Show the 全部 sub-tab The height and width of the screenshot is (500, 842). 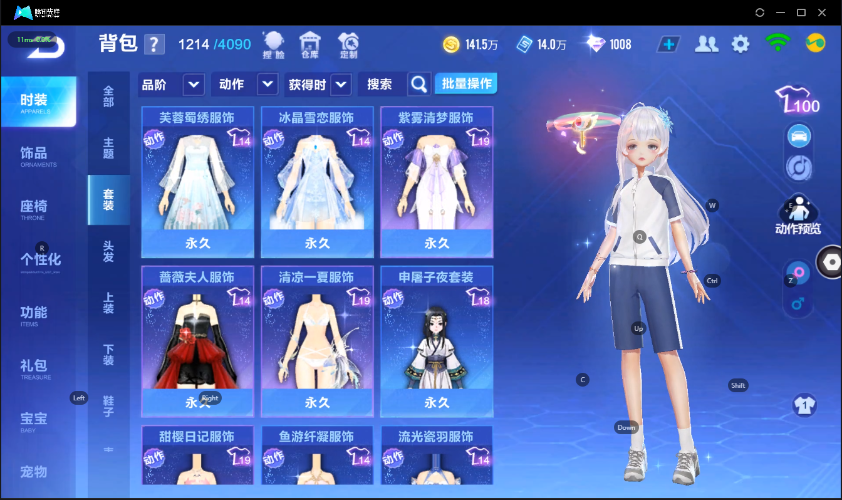(x=108, y=96)
